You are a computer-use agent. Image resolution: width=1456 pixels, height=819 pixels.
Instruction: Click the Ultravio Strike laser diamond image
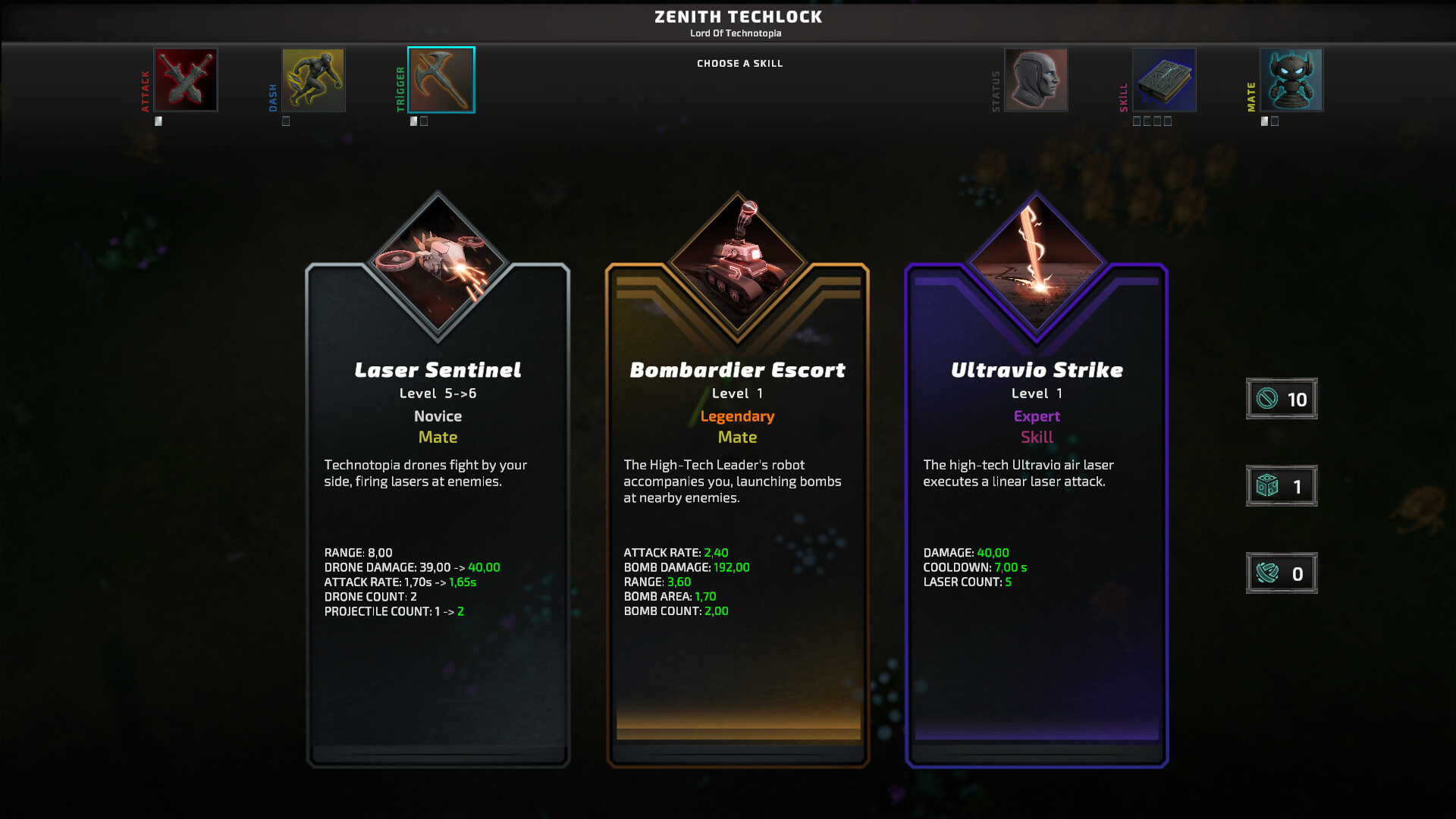click(1035, 262)
